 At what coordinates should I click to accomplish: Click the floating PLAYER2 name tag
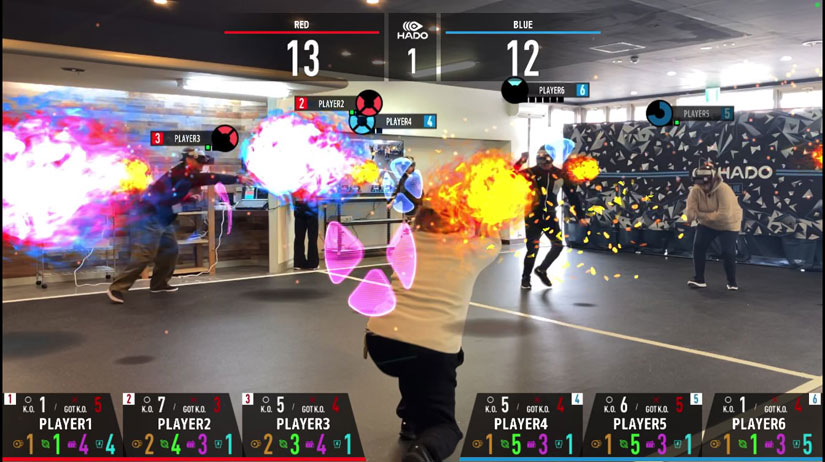pos(331,103)
